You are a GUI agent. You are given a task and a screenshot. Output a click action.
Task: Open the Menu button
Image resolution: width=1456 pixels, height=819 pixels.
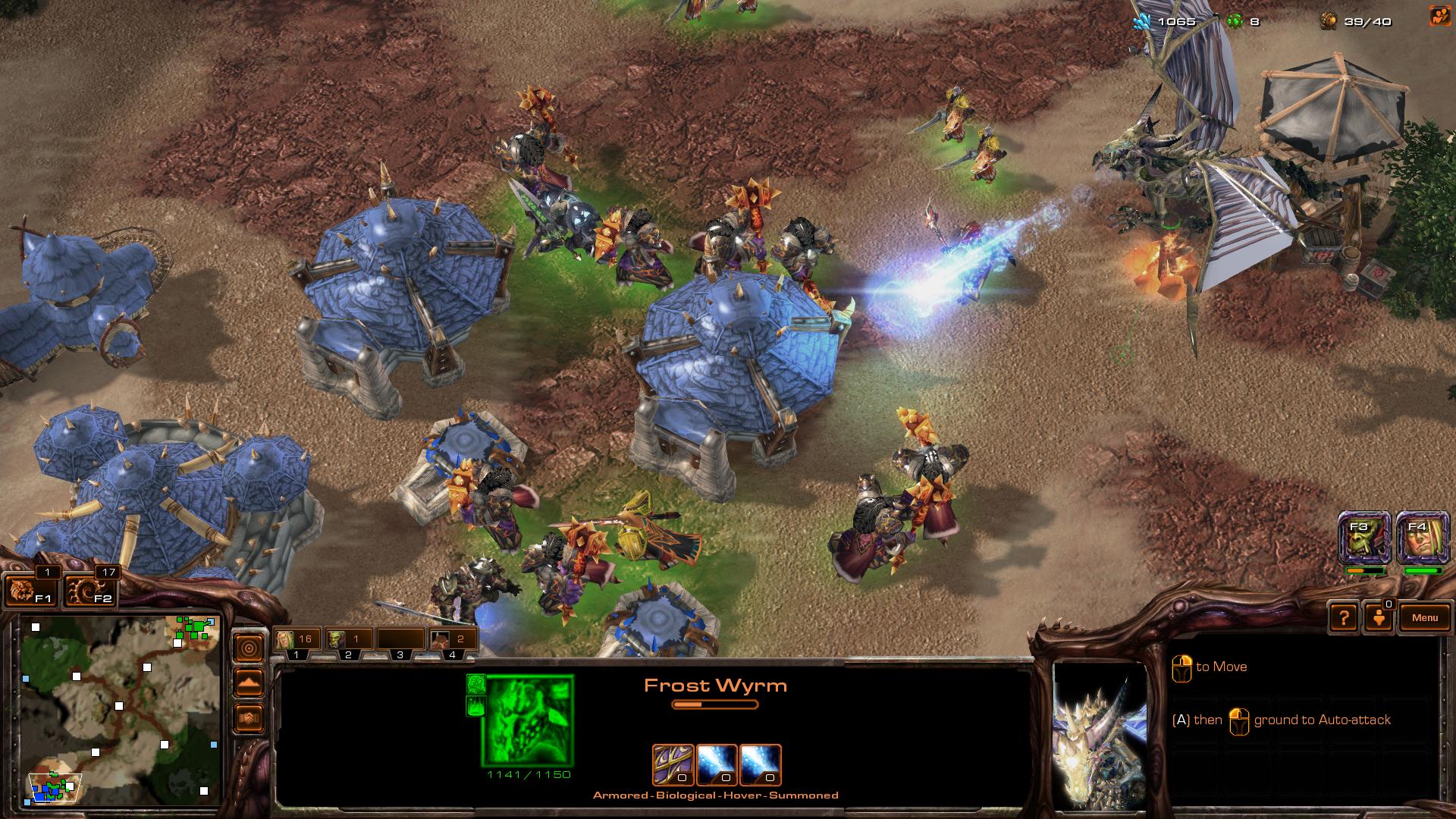[1425, 617]
